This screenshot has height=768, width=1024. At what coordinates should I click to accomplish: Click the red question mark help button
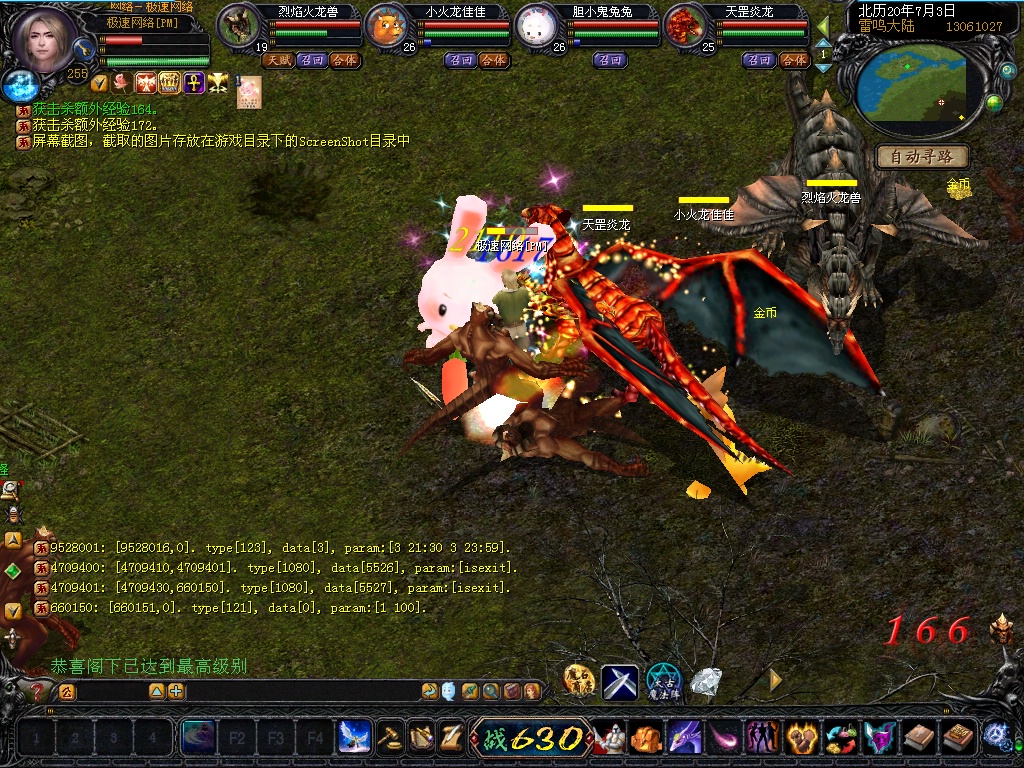(x=38, y=691)
